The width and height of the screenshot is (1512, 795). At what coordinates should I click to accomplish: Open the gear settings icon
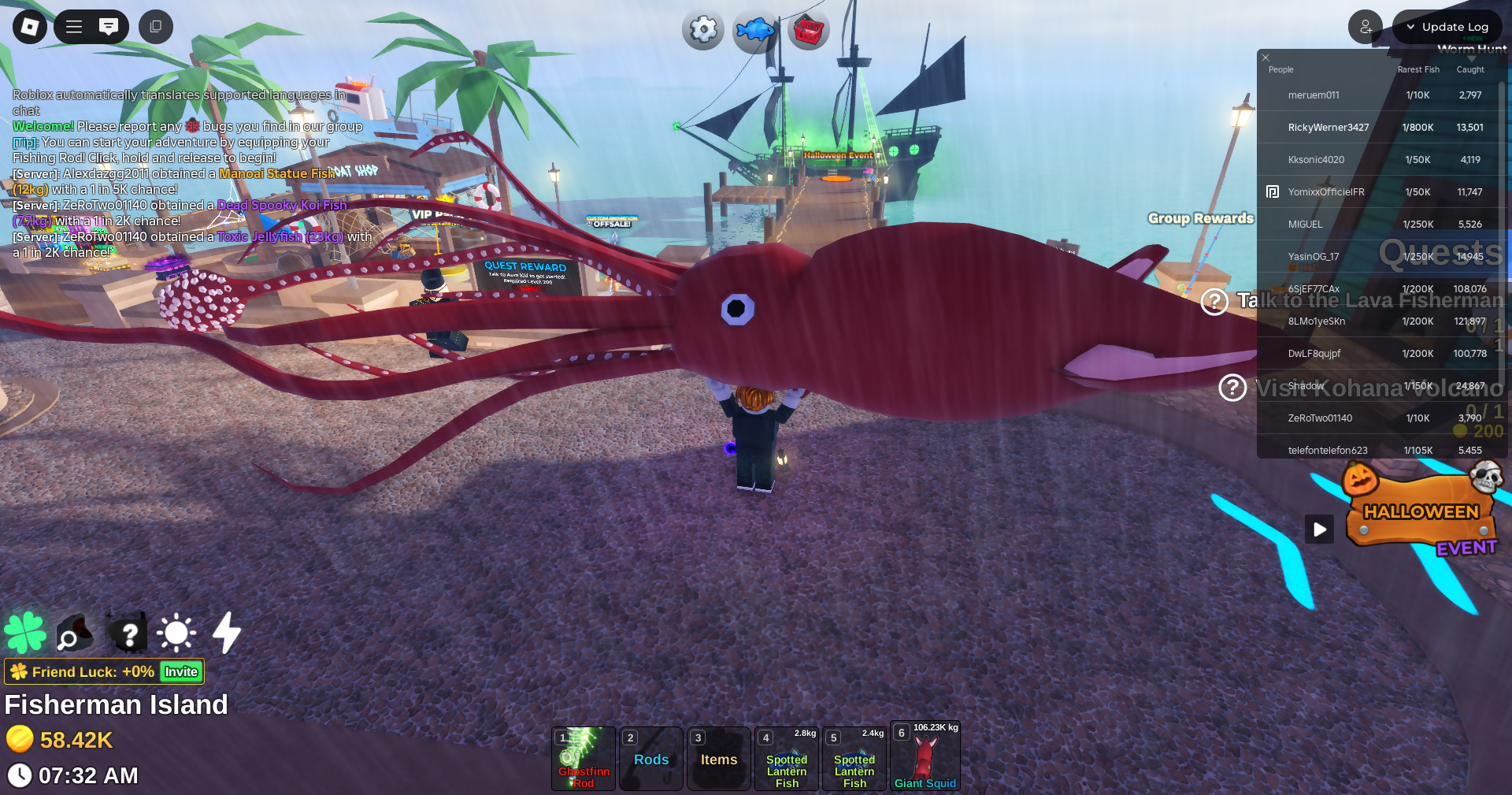click(x=702, y=30)
